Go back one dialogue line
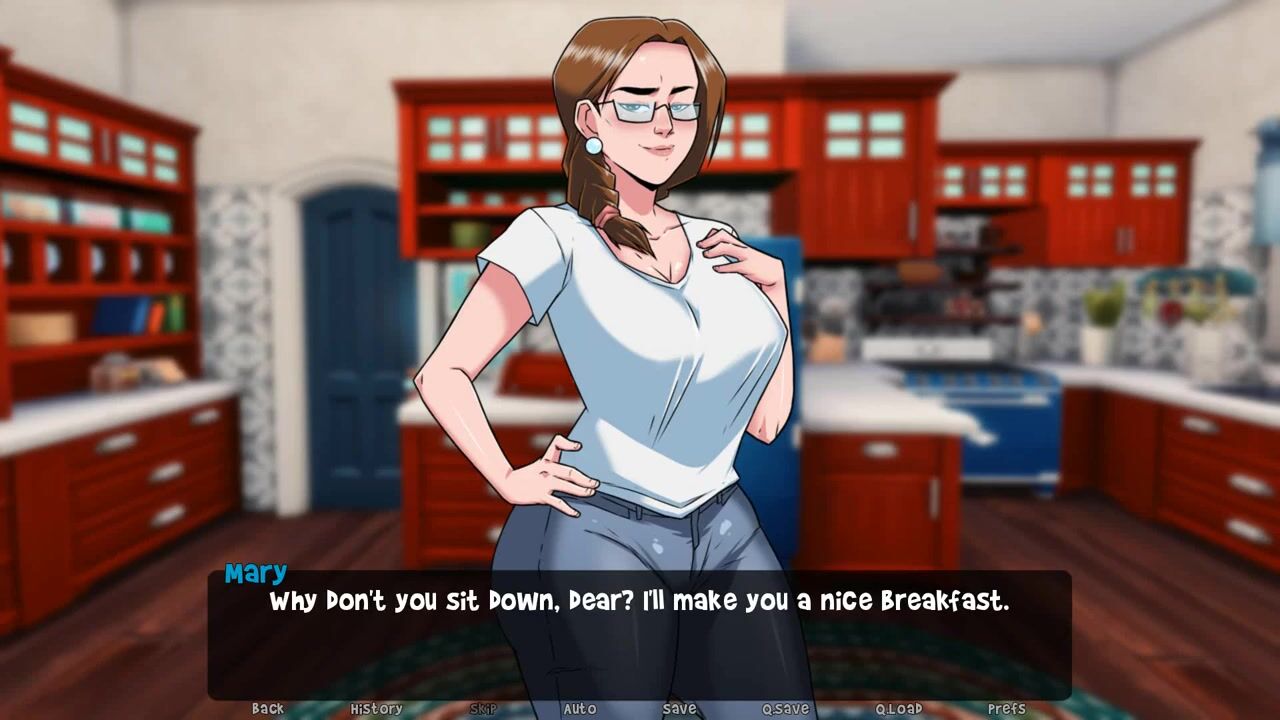The width and height of the screenshot is (1280, 720). click(x=267, y=709)
